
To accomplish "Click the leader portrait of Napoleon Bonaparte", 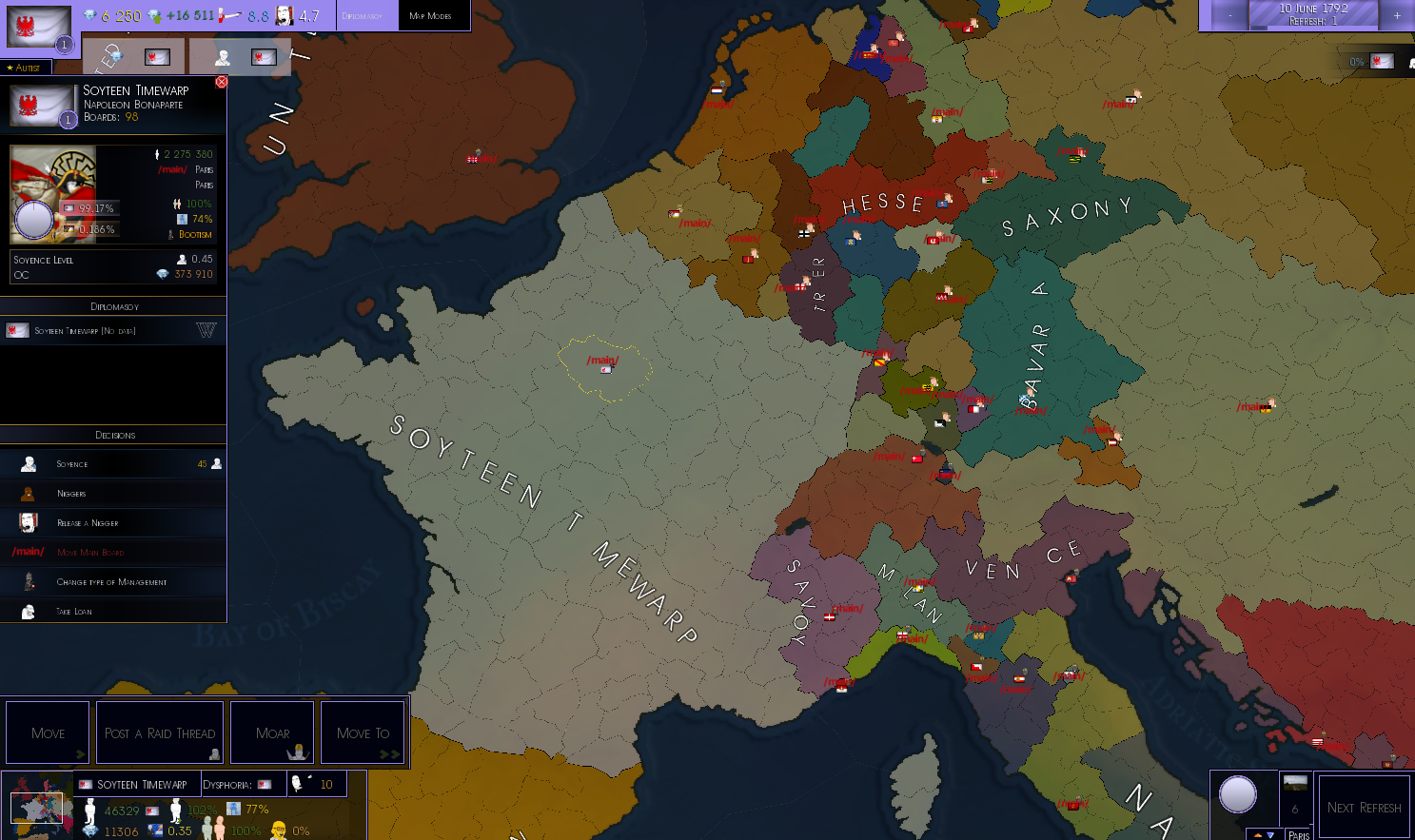I will tap(53, 194).
